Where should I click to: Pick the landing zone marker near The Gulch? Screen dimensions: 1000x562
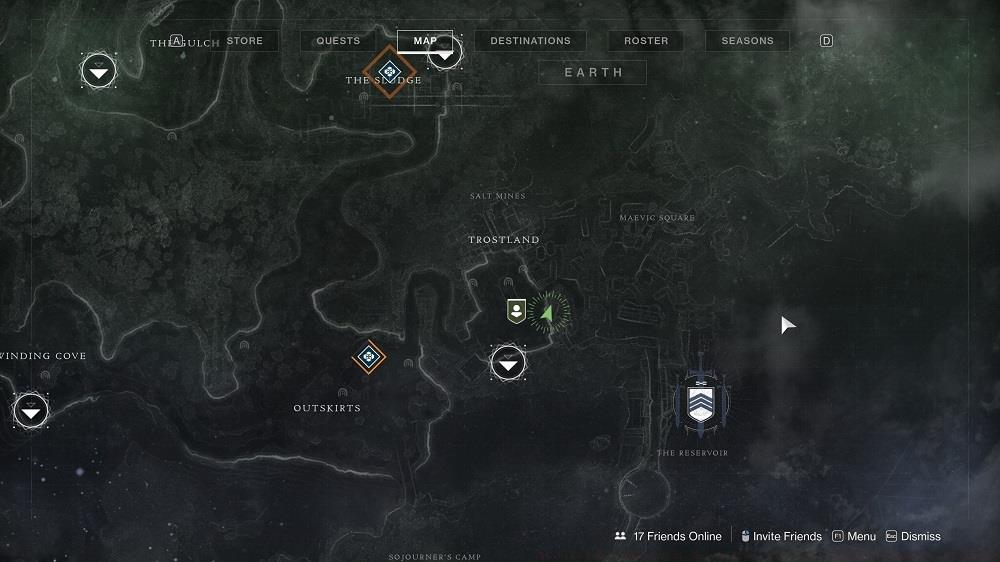[98, 70]
